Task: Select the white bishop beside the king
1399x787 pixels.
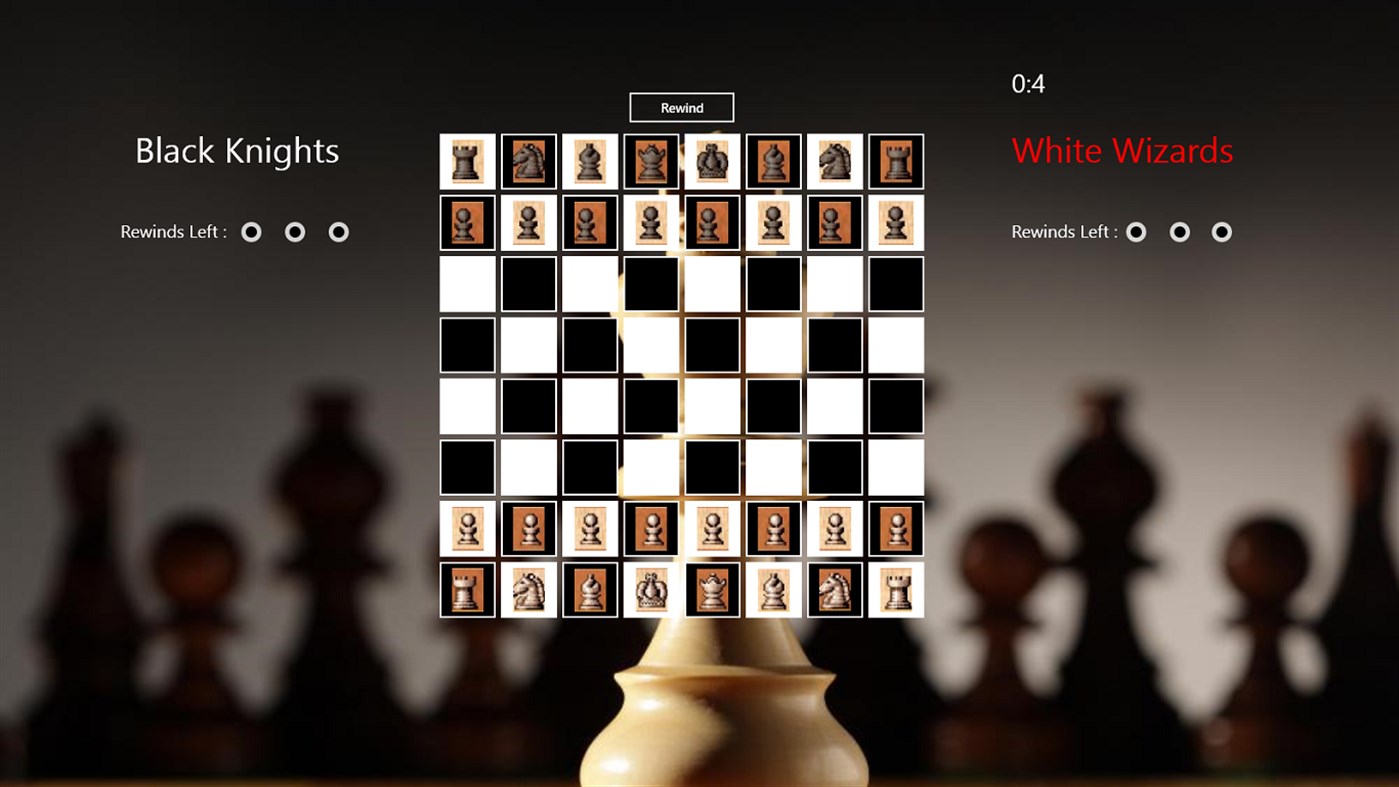Action: (x=589, y=590)
